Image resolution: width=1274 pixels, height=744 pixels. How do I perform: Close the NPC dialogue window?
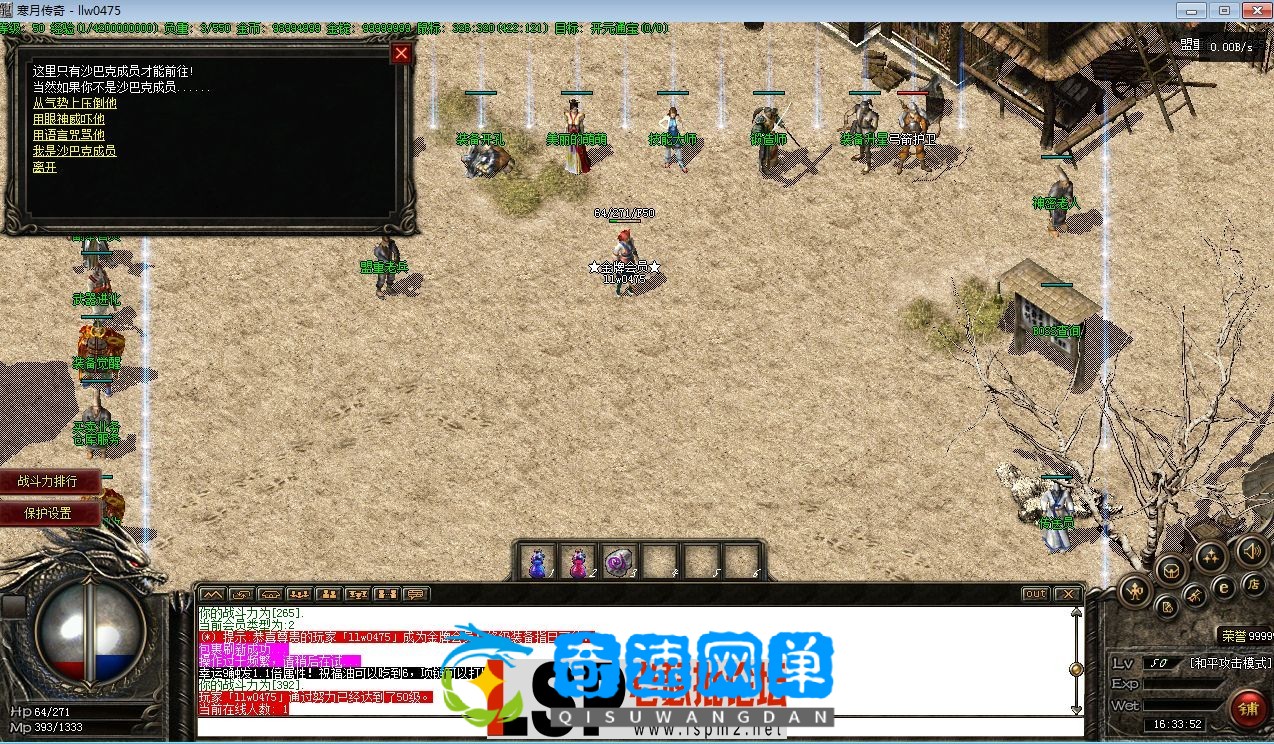(401, 53)
